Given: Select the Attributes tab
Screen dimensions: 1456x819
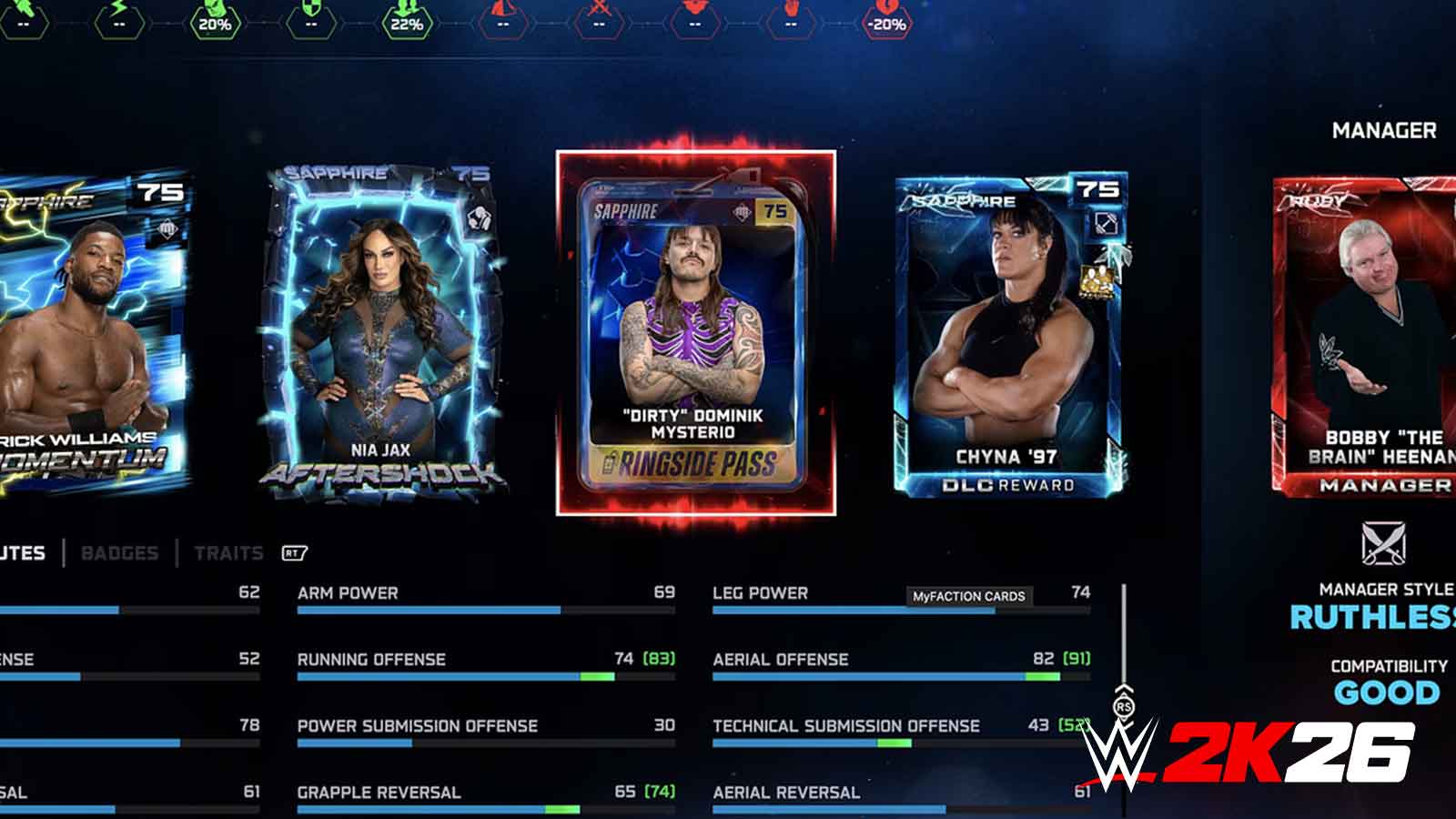Looking at the screenshot, I should pos(20,552).
